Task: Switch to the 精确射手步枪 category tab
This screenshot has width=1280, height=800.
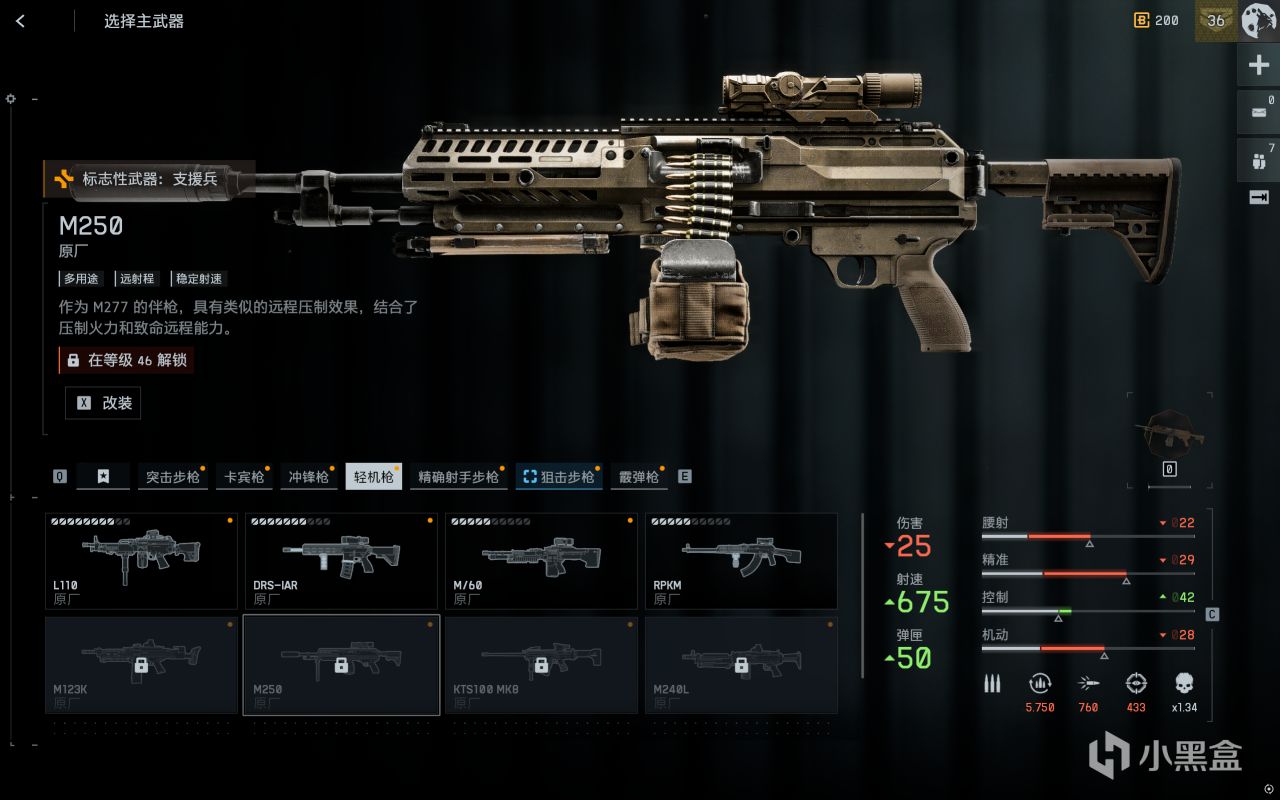Action: coord(458,477)
